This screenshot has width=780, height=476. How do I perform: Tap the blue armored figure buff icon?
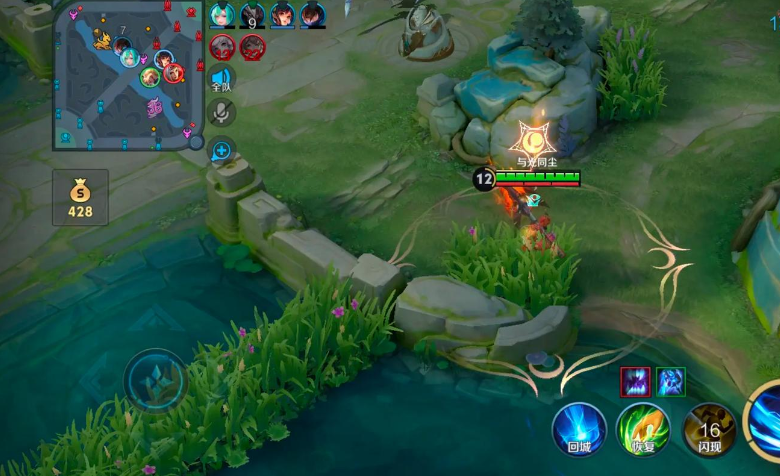coord(670,381)
